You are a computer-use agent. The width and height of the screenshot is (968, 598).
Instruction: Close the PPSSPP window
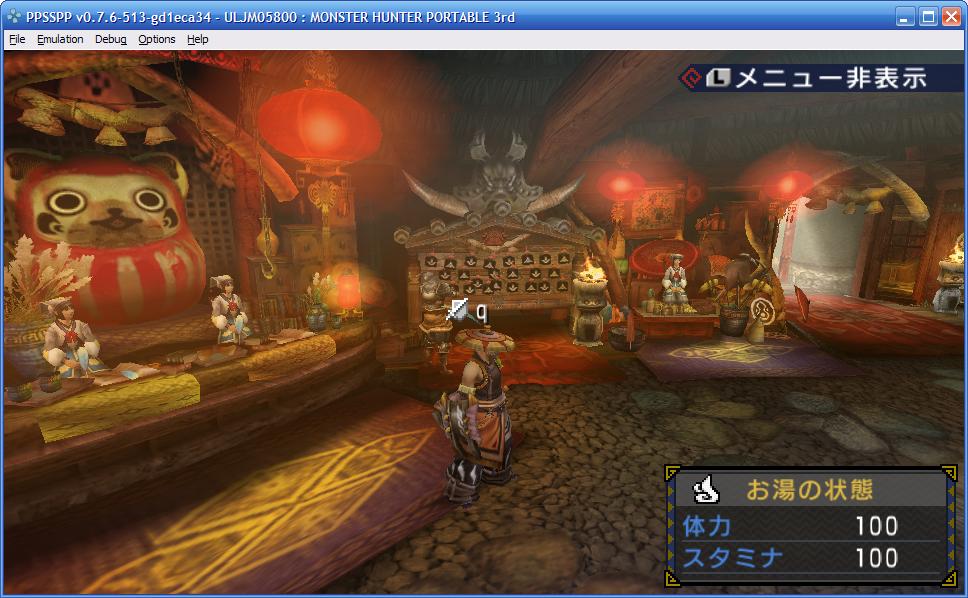tap(950, 17)
